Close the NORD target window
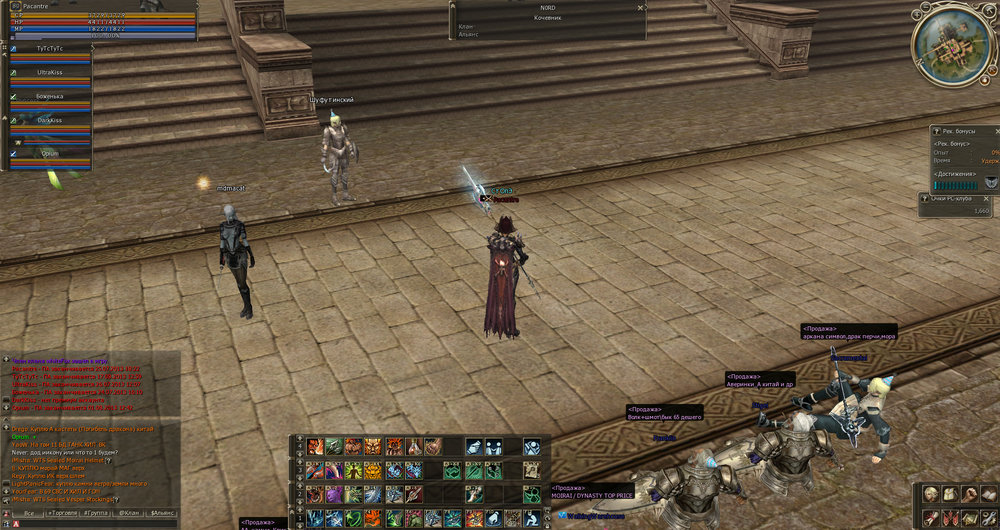Viewport: 1000px width, 530px height. [639, 7]
